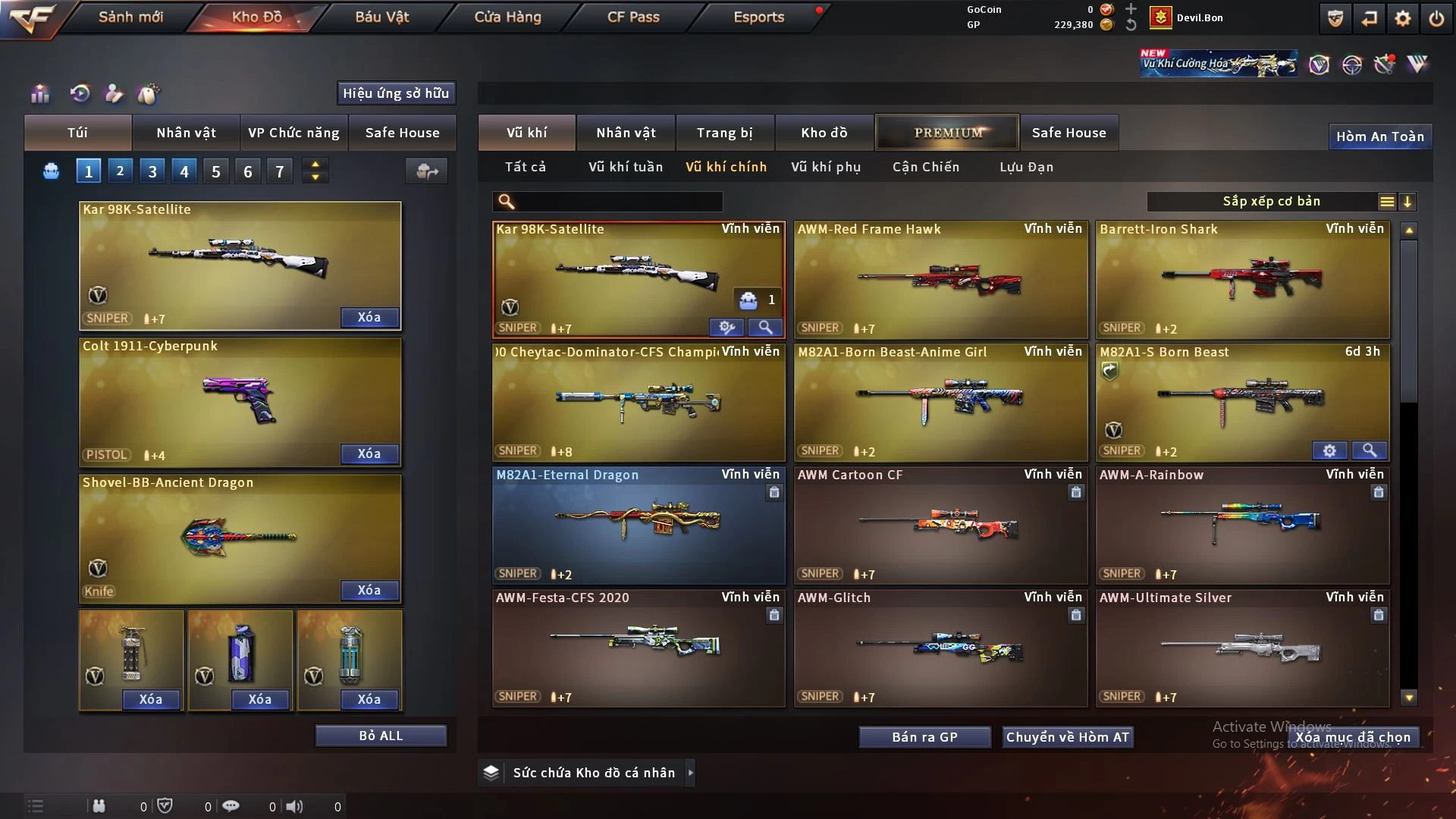Sell selected item with Bán ra GP
Viewport: 1456px width, 819px height.
[924, 737]
